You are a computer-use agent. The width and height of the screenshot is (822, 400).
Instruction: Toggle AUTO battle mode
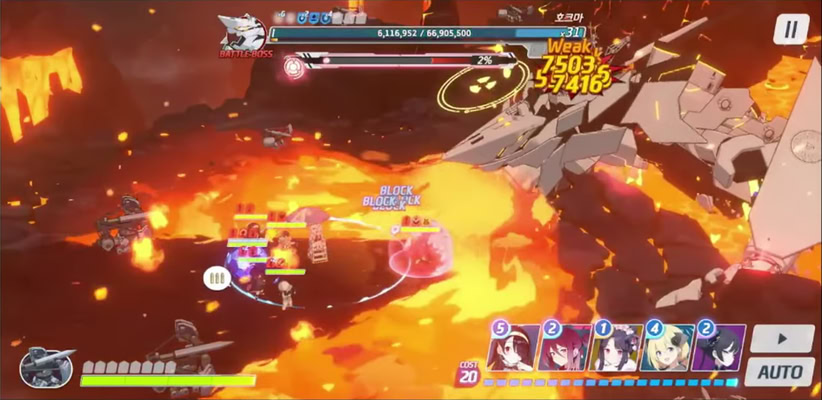(780, 372)
